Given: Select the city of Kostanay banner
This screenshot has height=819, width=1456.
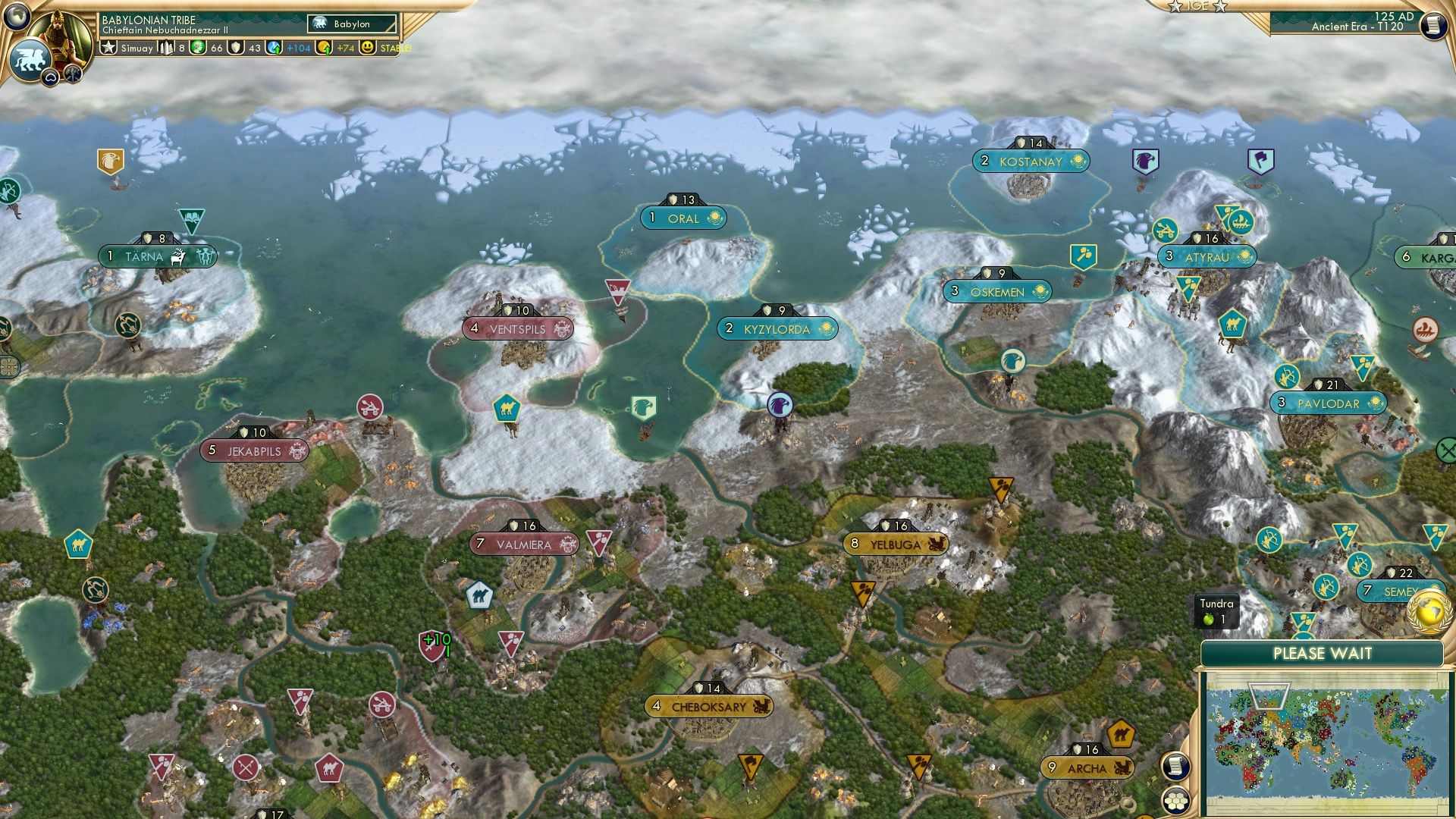Looking at the screenshot, I should point(1031,161).
